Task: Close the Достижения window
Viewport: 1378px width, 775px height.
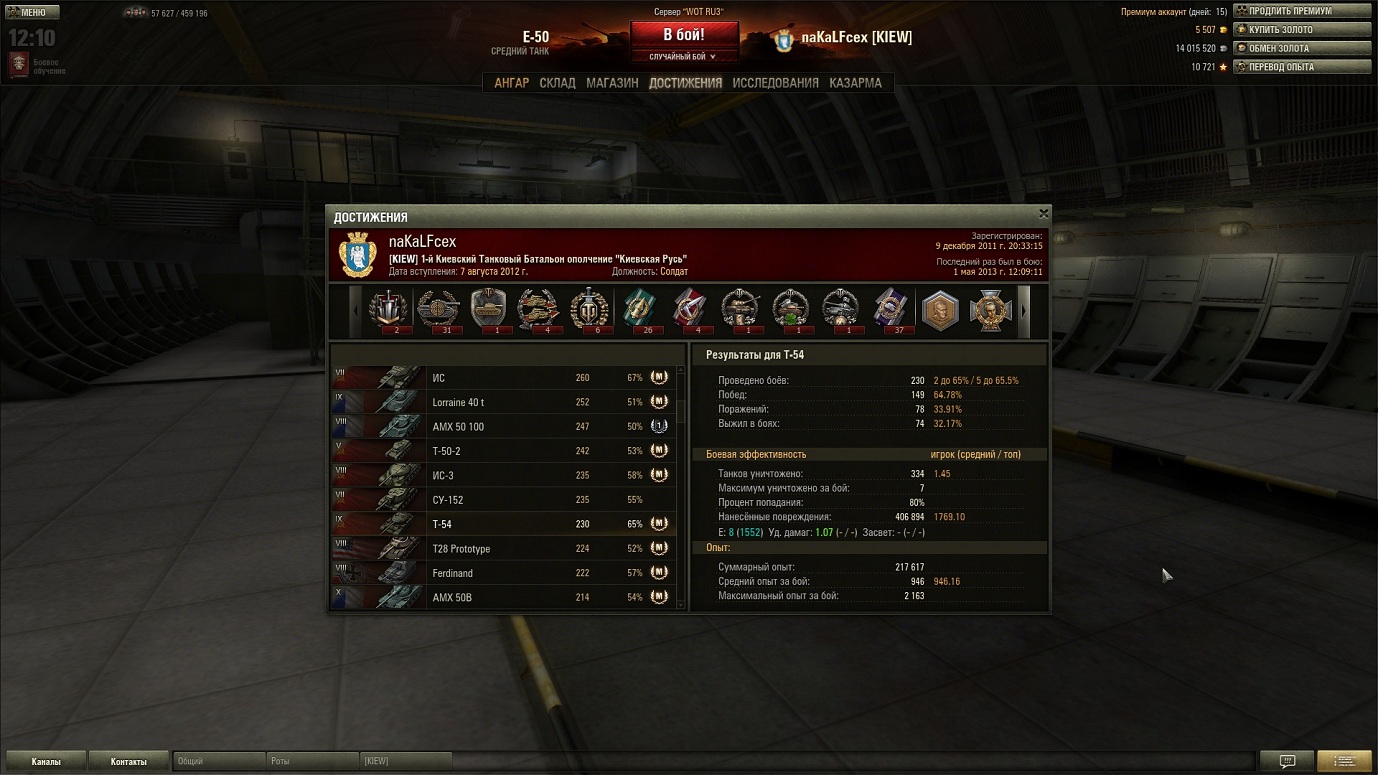Action: click(x=1043, y=214)
